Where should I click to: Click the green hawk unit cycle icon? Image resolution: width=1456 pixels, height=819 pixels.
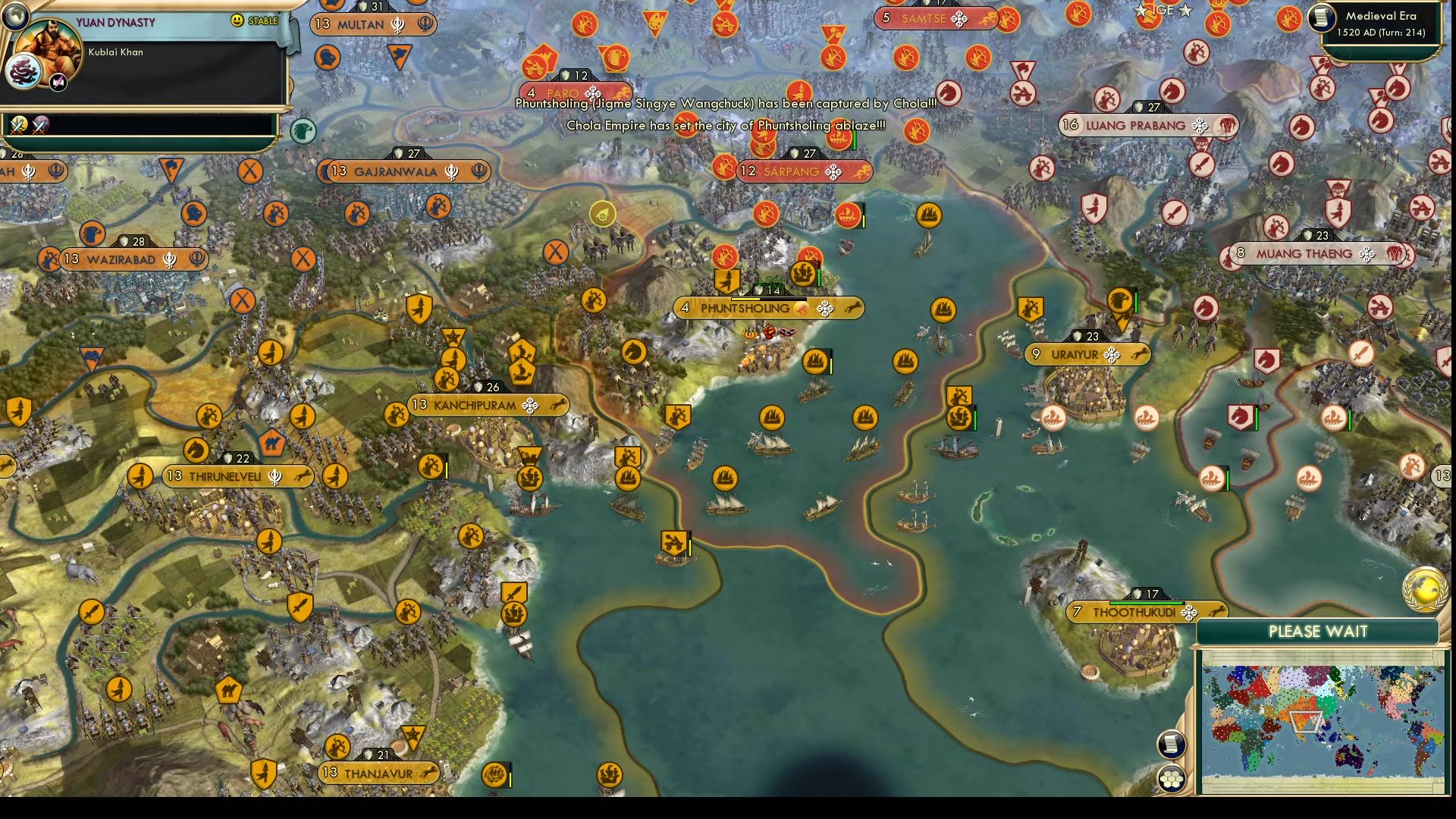303,130
